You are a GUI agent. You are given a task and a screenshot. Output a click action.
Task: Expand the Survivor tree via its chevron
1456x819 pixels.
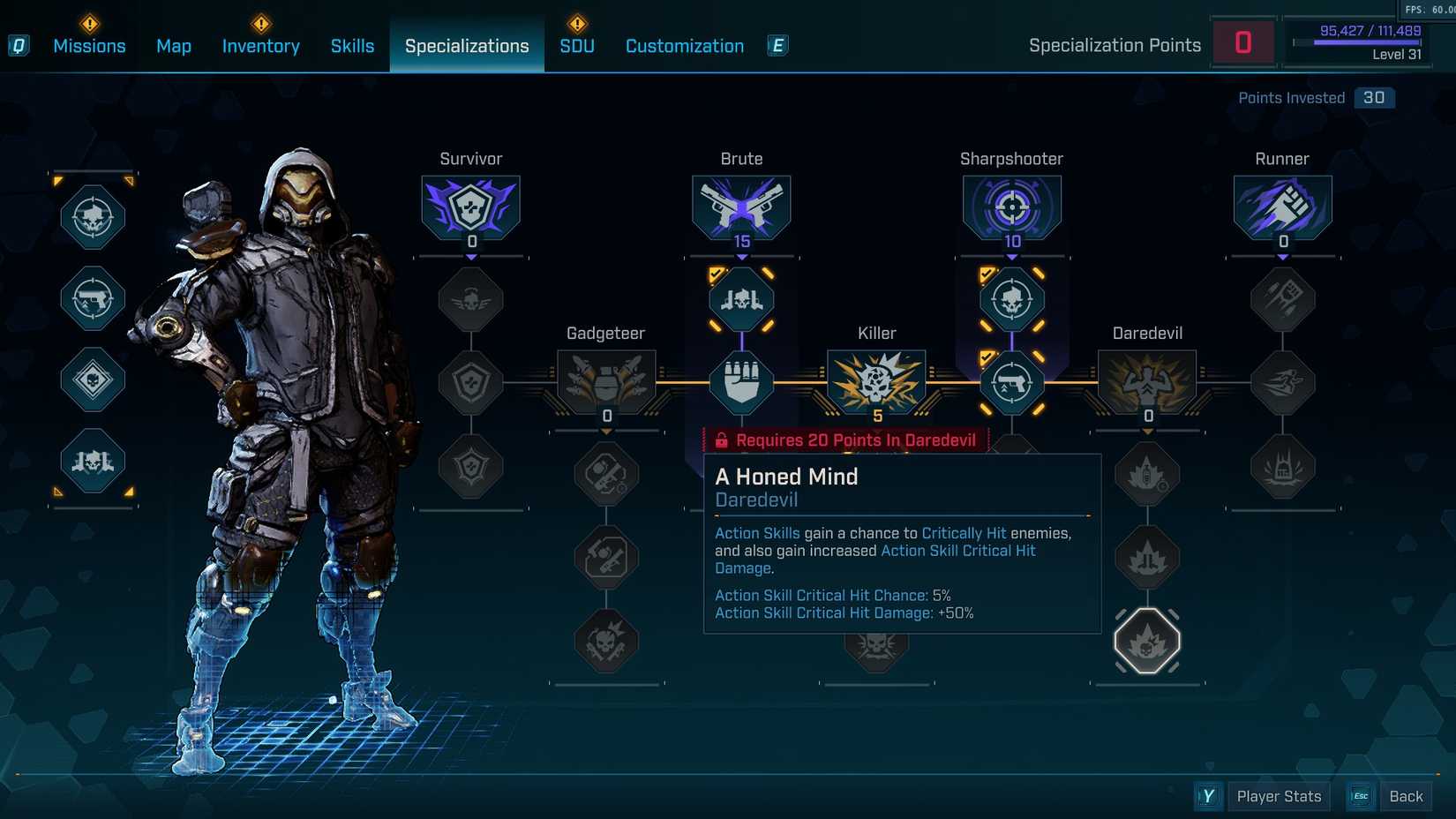[470, 255]
